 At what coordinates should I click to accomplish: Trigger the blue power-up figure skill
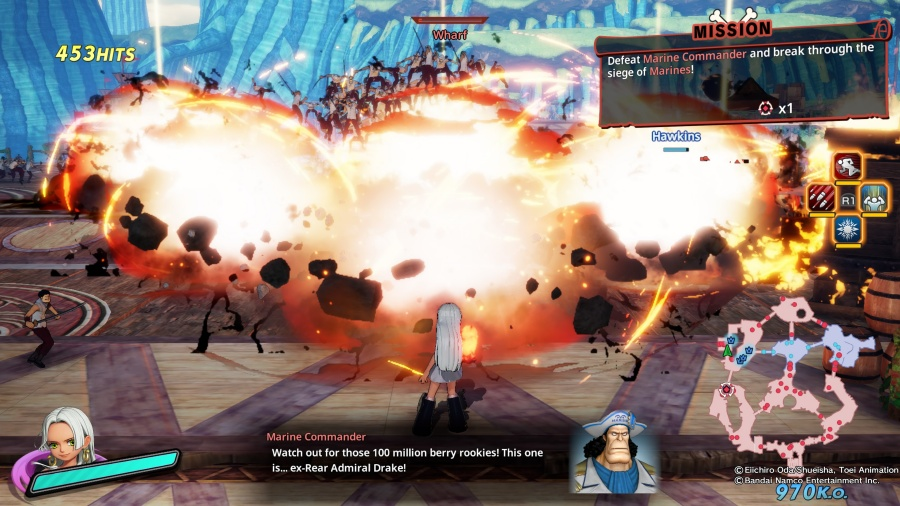tap(875, 198)
